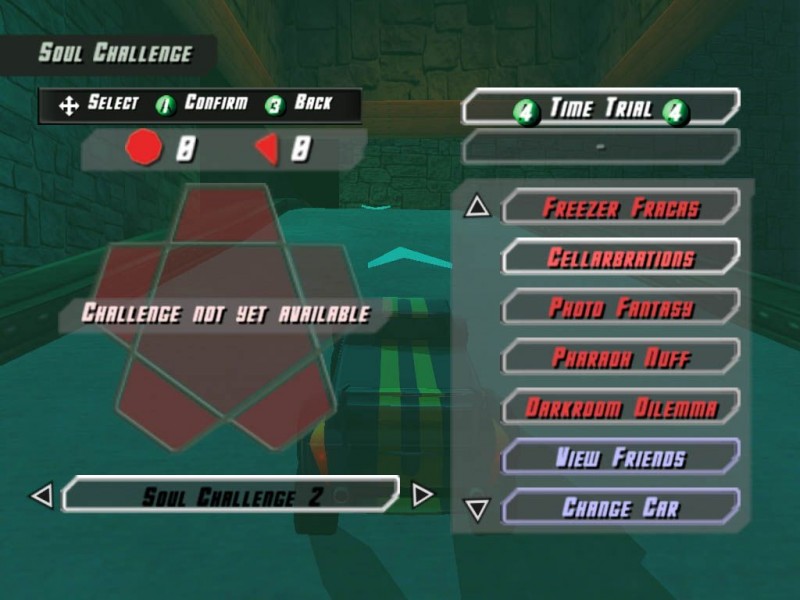
Task: Pick the Photo Fantasy track
Action: pyautogui.click(x=620, y=307)
